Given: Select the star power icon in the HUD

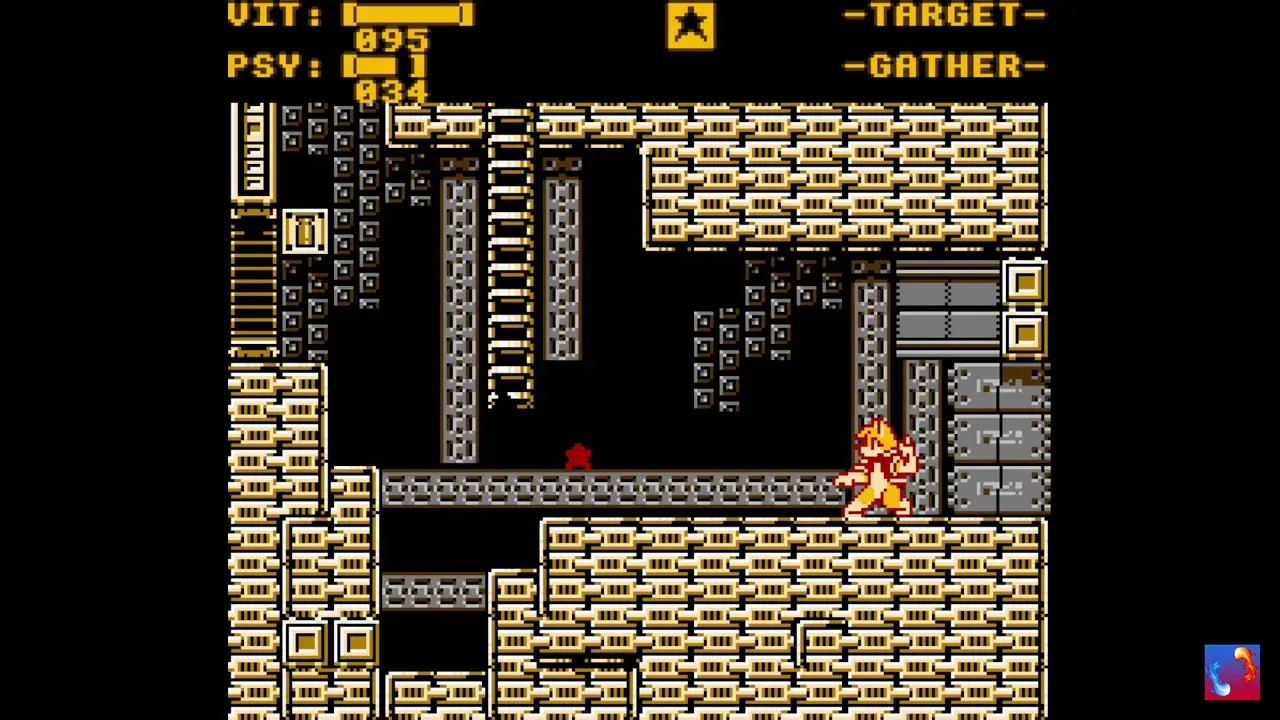Looking at the screenshot, I should point(691,25).
